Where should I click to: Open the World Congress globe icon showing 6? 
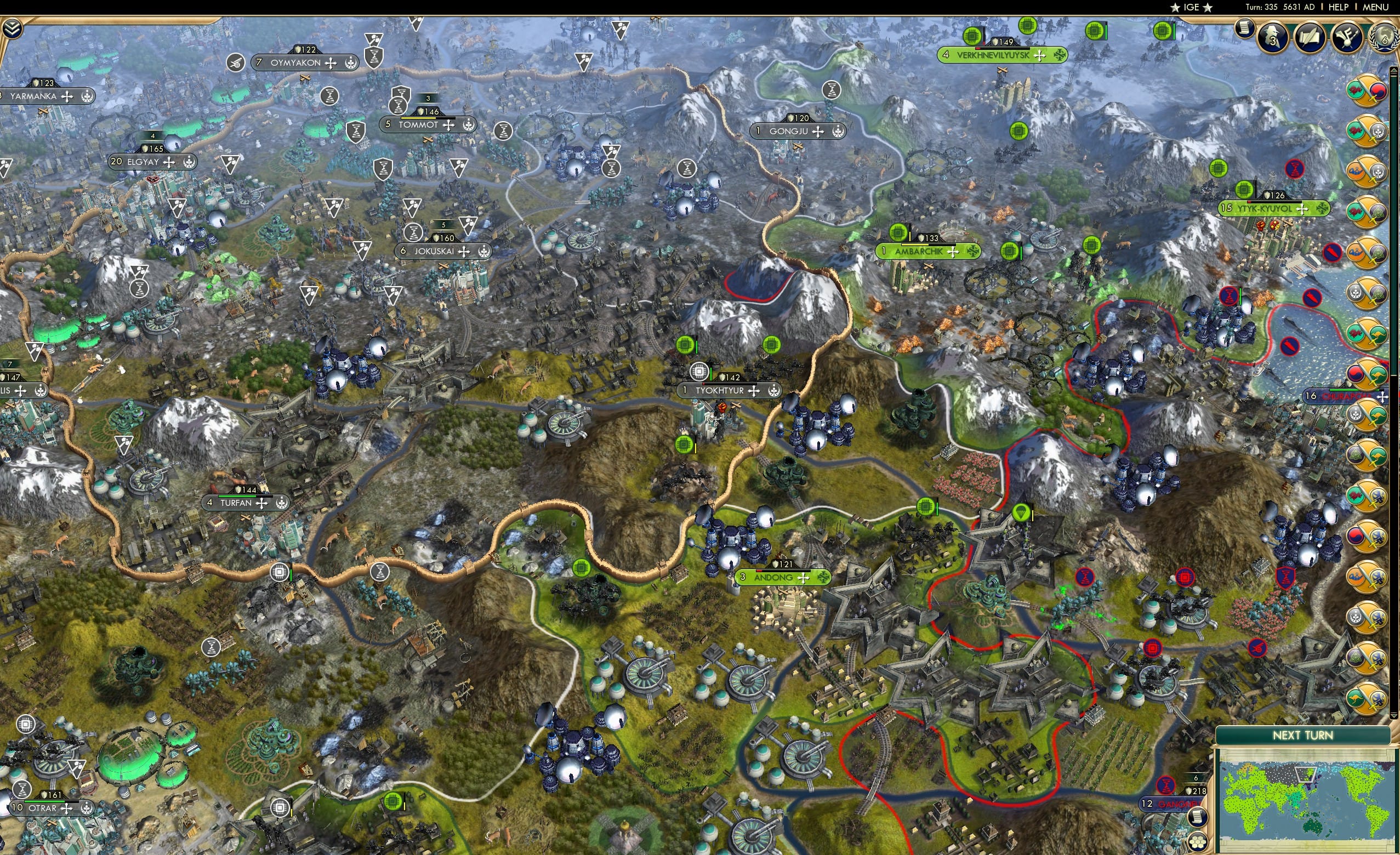click(1386, 38)
